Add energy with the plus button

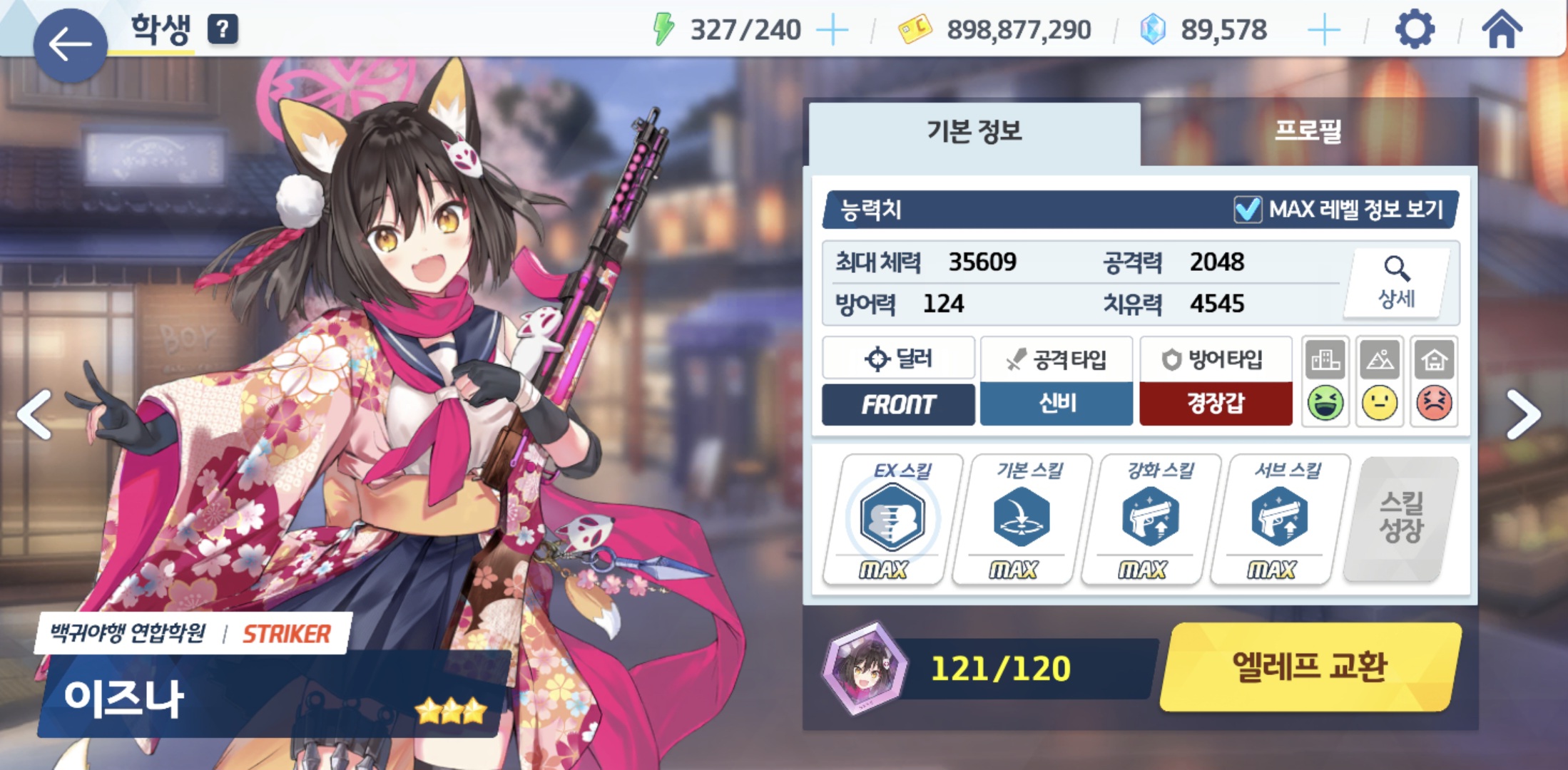(x=832, y=31)
